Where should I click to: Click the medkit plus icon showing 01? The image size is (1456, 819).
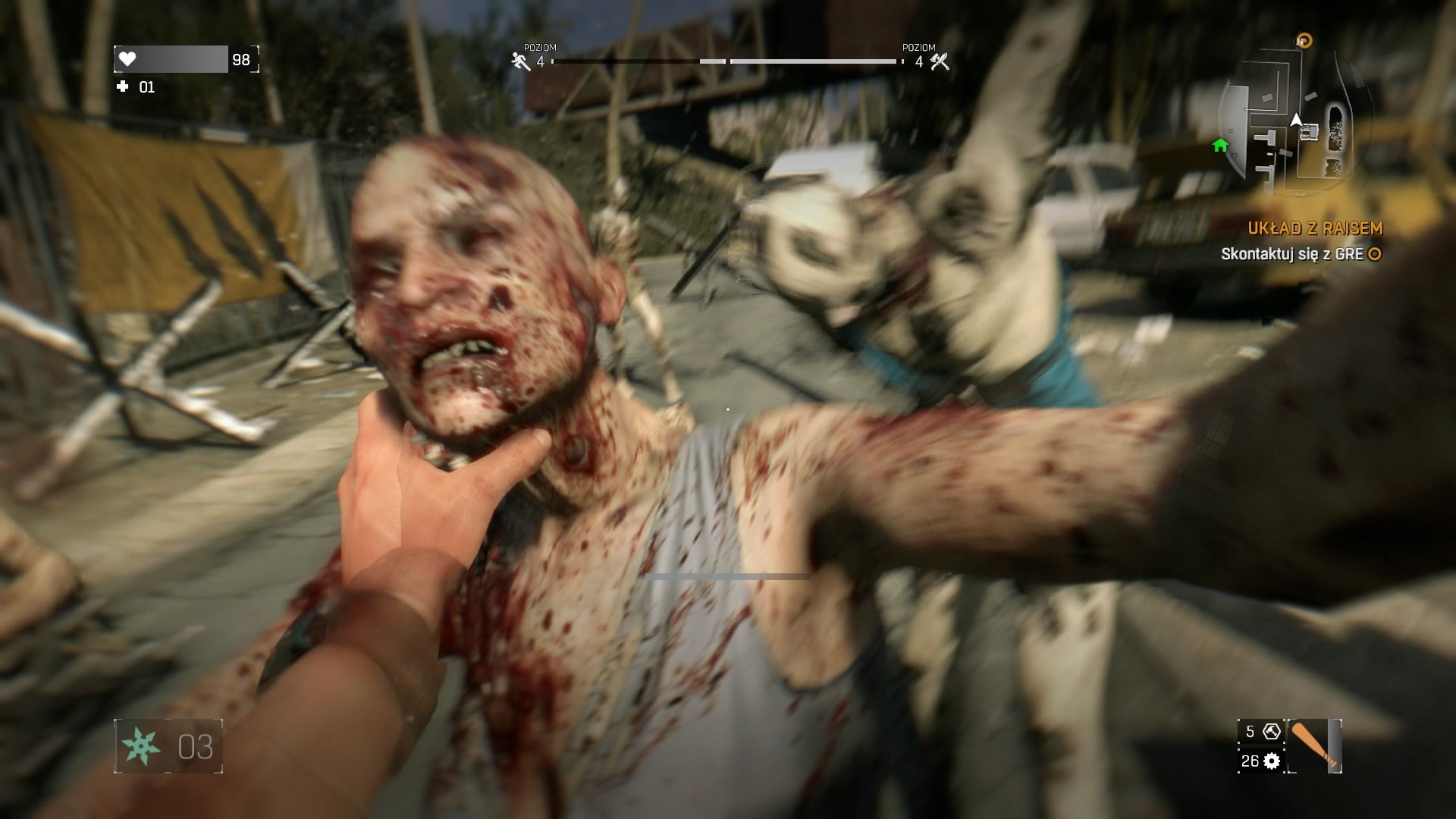(121, 87)
